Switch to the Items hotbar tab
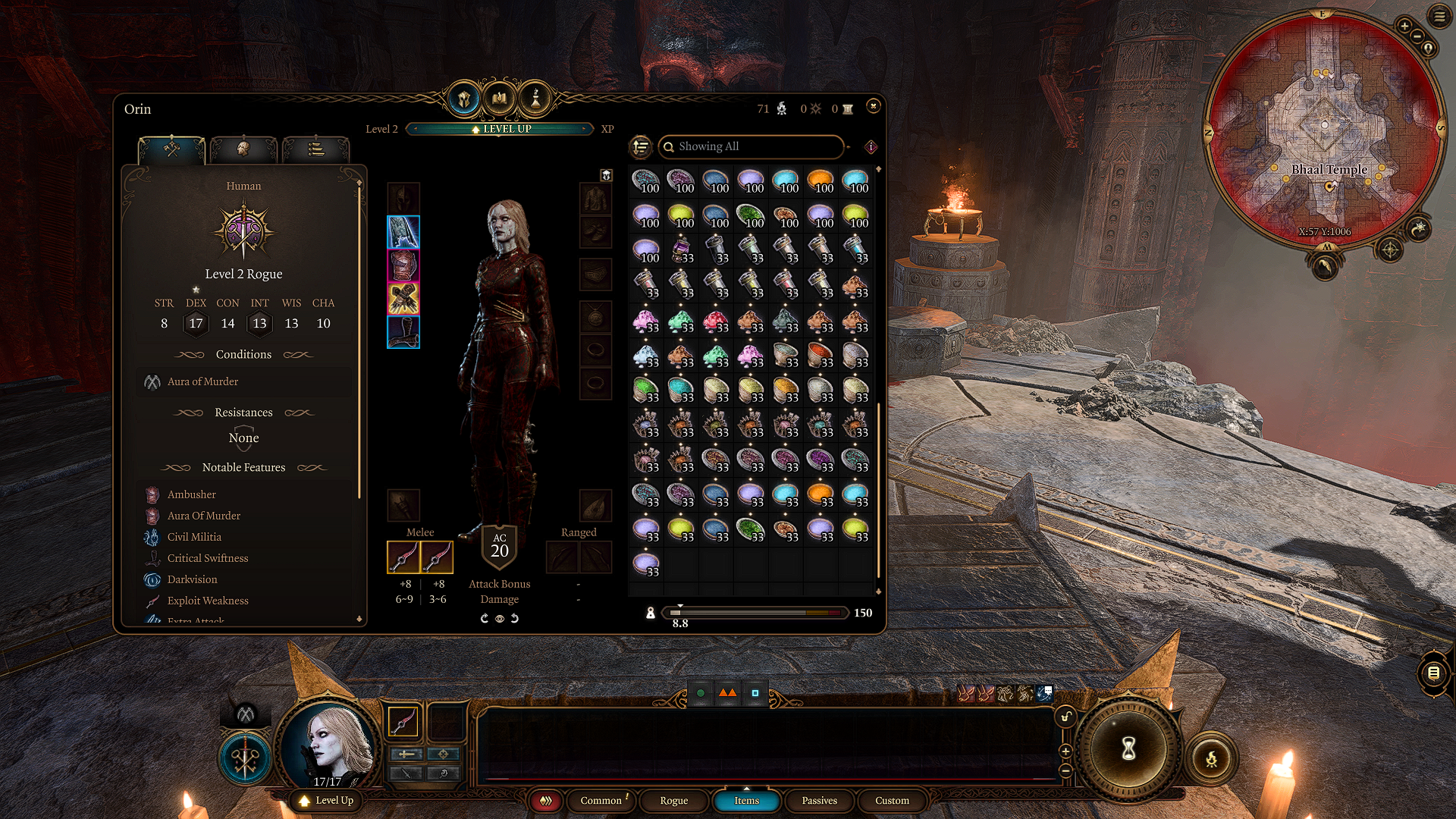 (x=746, y=800)
